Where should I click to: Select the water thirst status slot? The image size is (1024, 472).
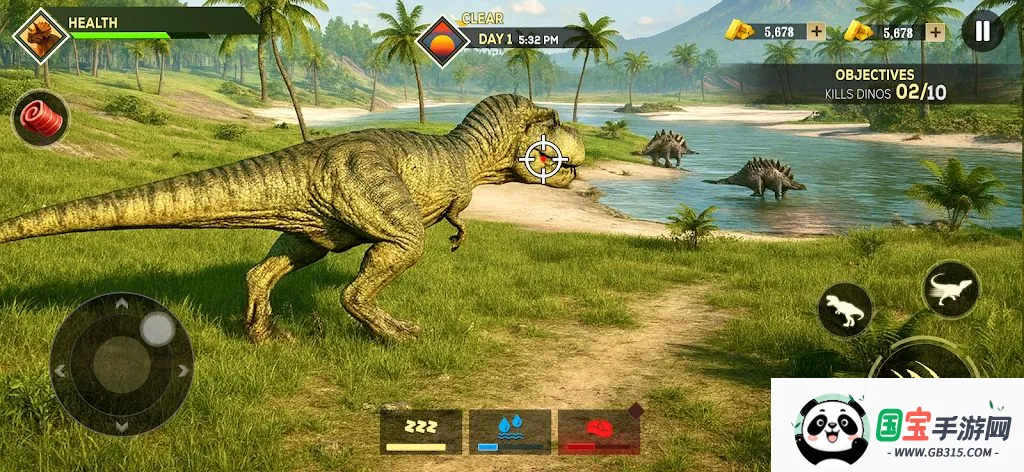510,431
